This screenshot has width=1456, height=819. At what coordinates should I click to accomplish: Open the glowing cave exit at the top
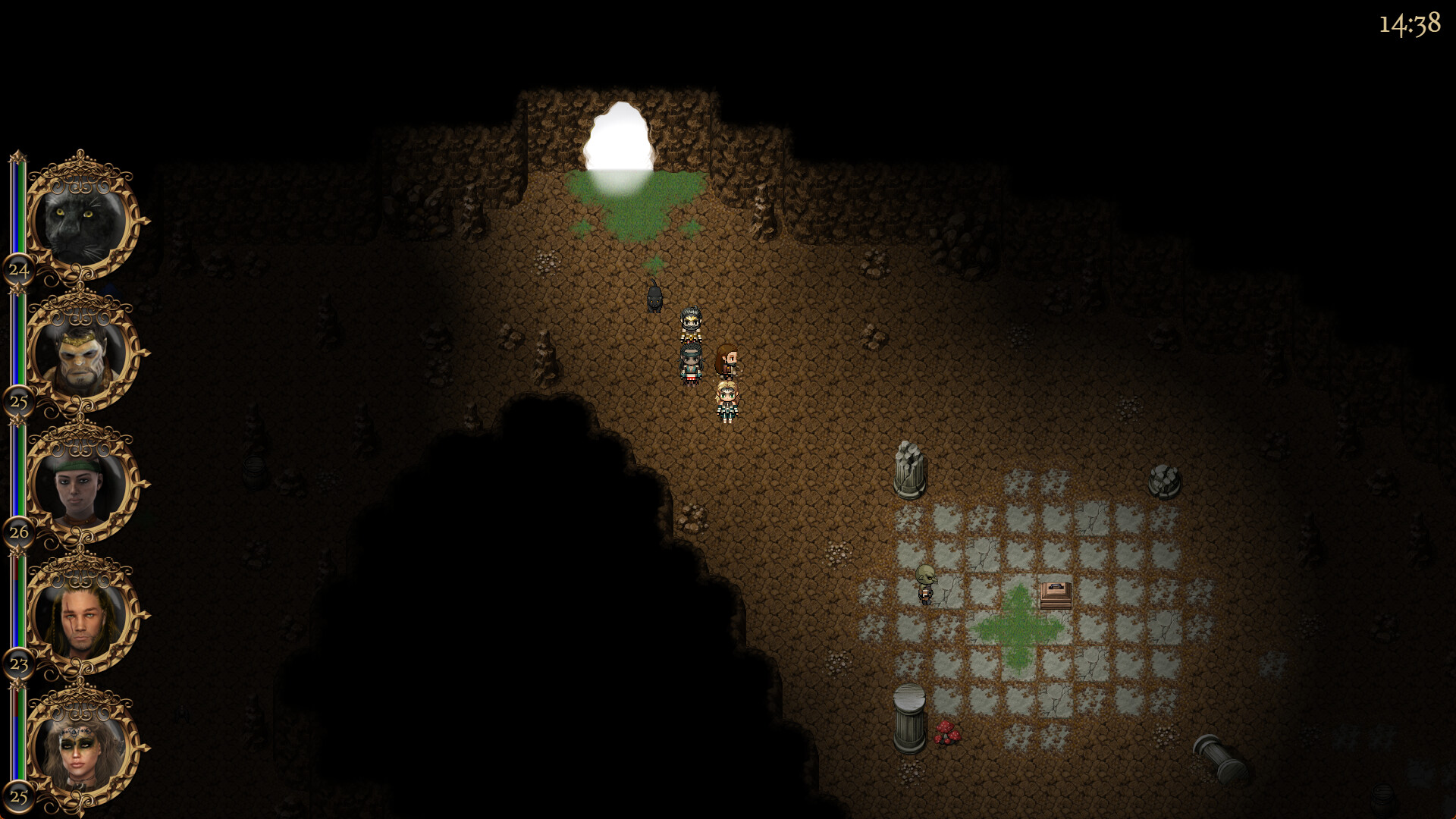620,136
